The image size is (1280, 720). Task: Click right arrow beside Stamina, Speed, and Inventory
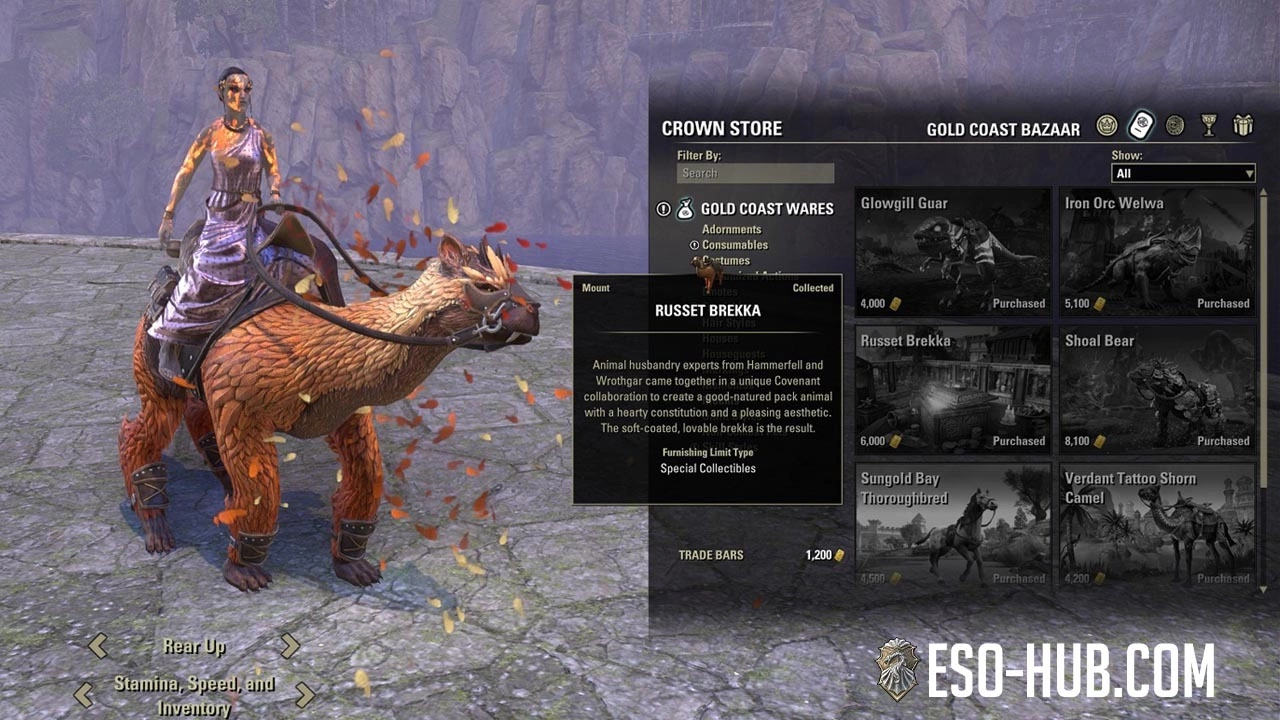305,695
